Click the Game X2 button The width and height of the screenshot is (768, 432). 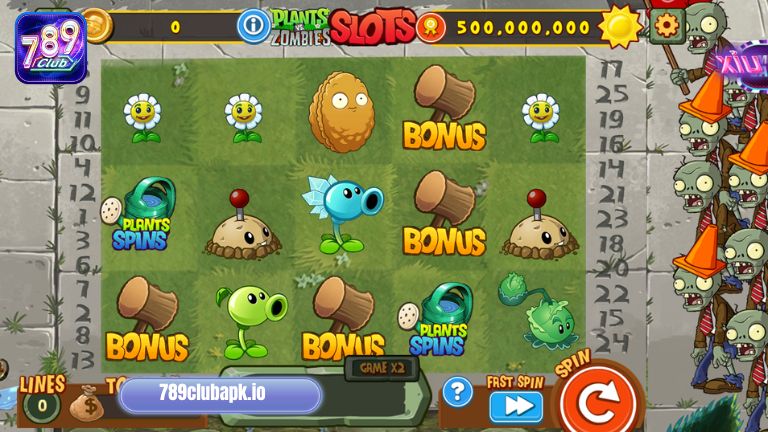pyautogui.click(x=380, y=367)
